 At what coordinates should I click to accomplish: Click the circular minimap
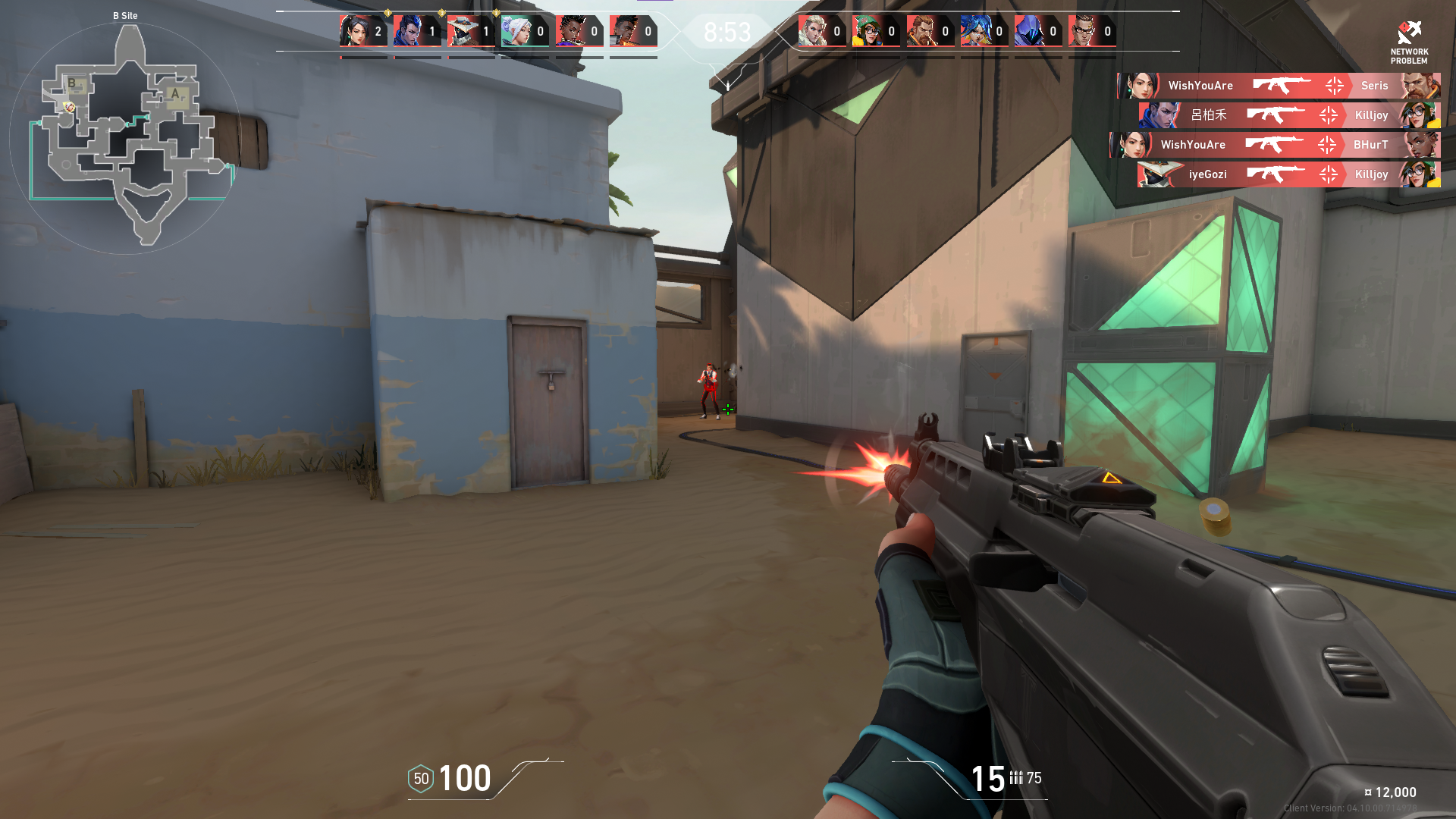click(x=126, y=138)
